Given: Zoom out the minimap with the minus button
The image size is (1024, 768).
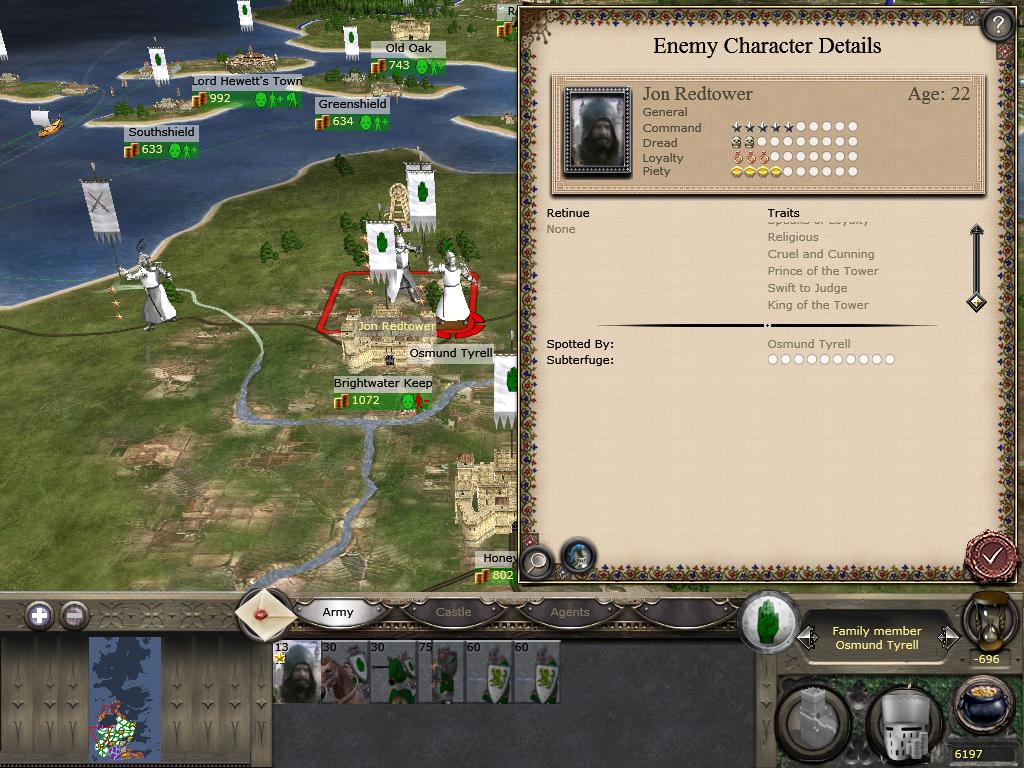Looking at the screenshot, I should coord(74,615).
